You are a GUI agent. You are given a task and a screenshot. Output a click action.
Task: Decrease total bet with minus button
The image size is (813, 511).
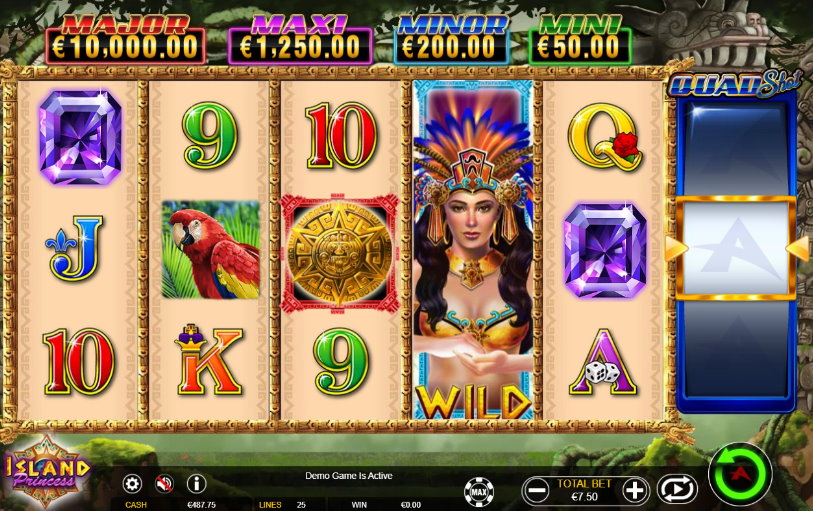[537, 490]
